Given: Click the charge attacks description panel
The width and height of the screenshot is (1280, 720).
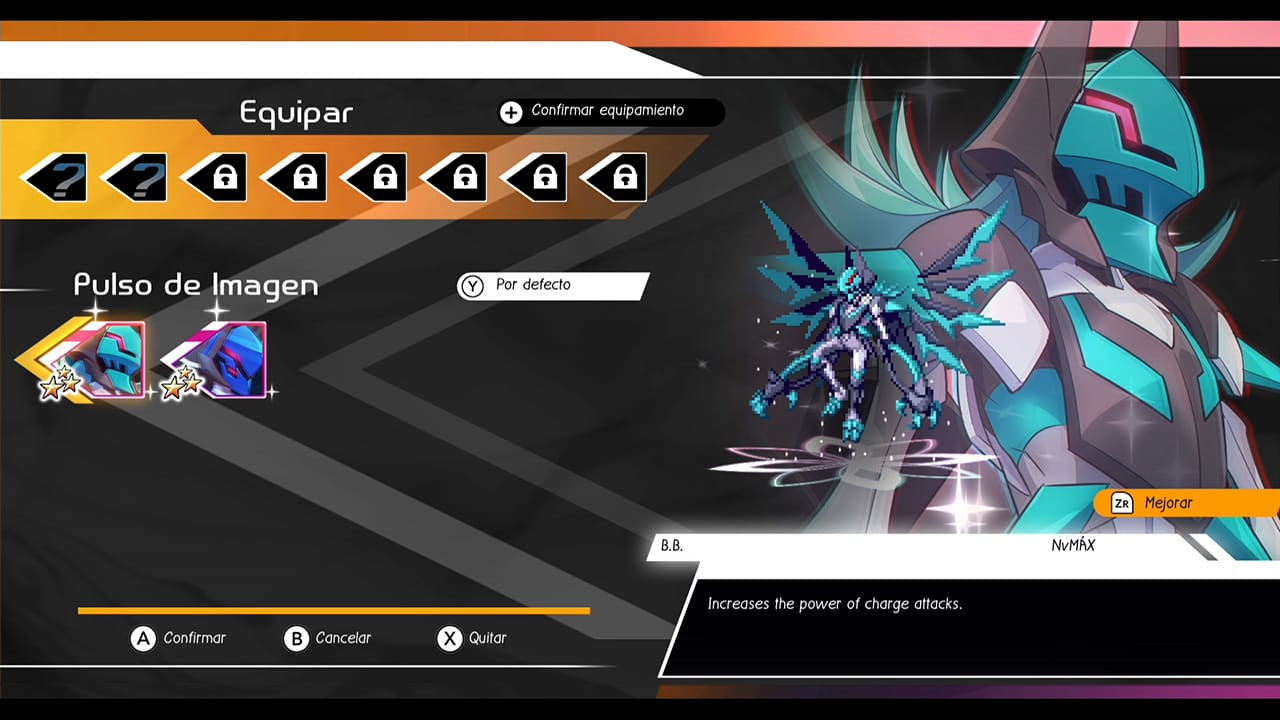Looking at the screenshot, I should pos(900,603).
